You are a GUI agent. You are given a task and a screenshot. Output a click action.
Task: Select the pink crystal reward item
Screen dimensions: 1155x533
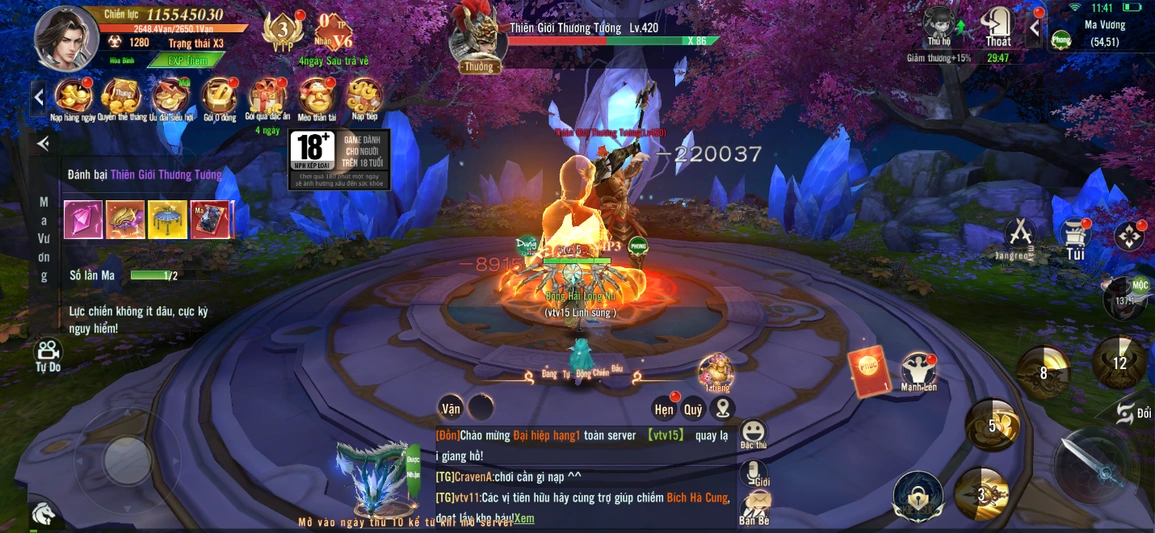pyautogui.click(x=83, y=219)
